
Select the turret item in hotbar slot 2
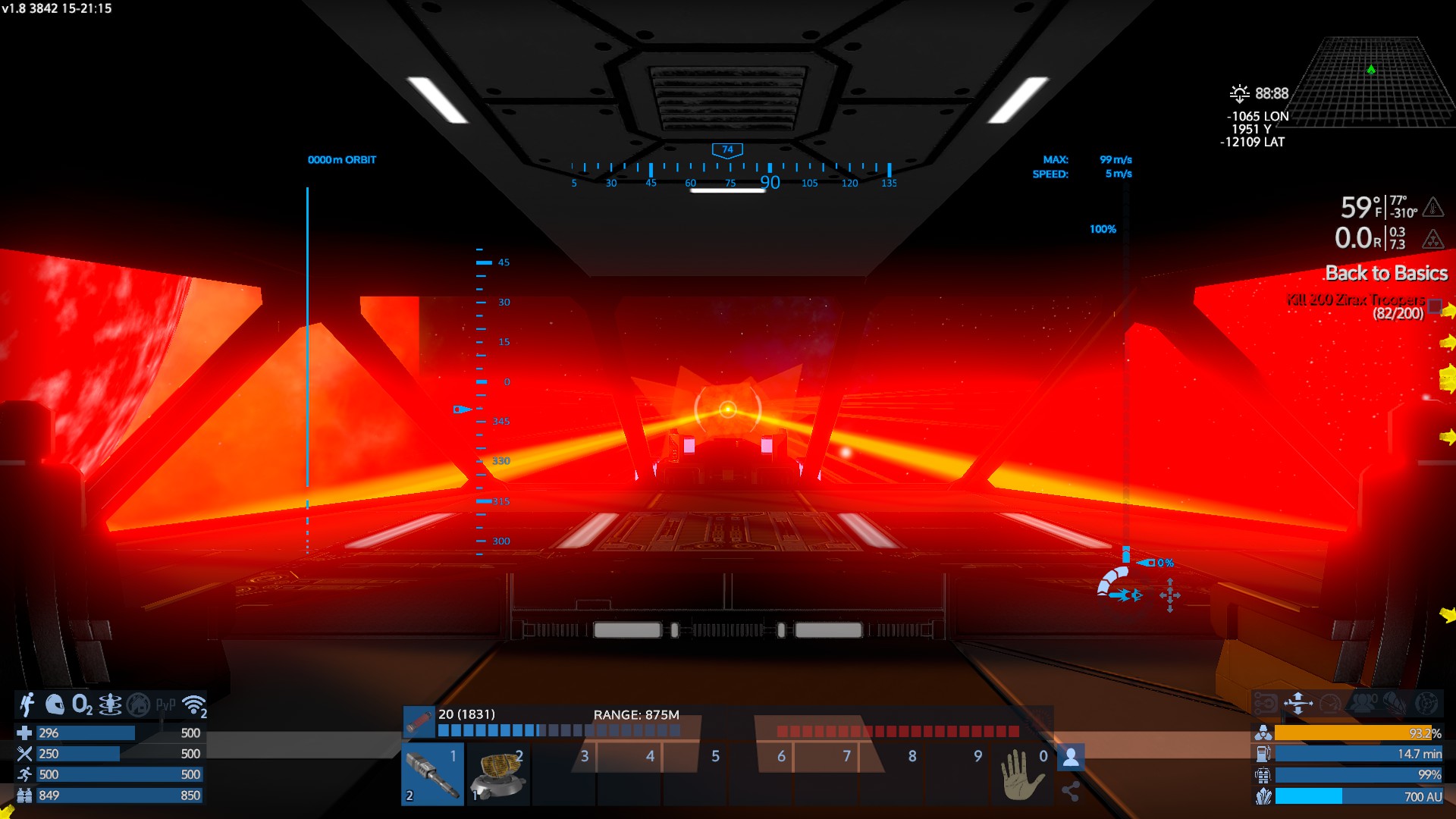pyautogui.click(x=498, y=775)
